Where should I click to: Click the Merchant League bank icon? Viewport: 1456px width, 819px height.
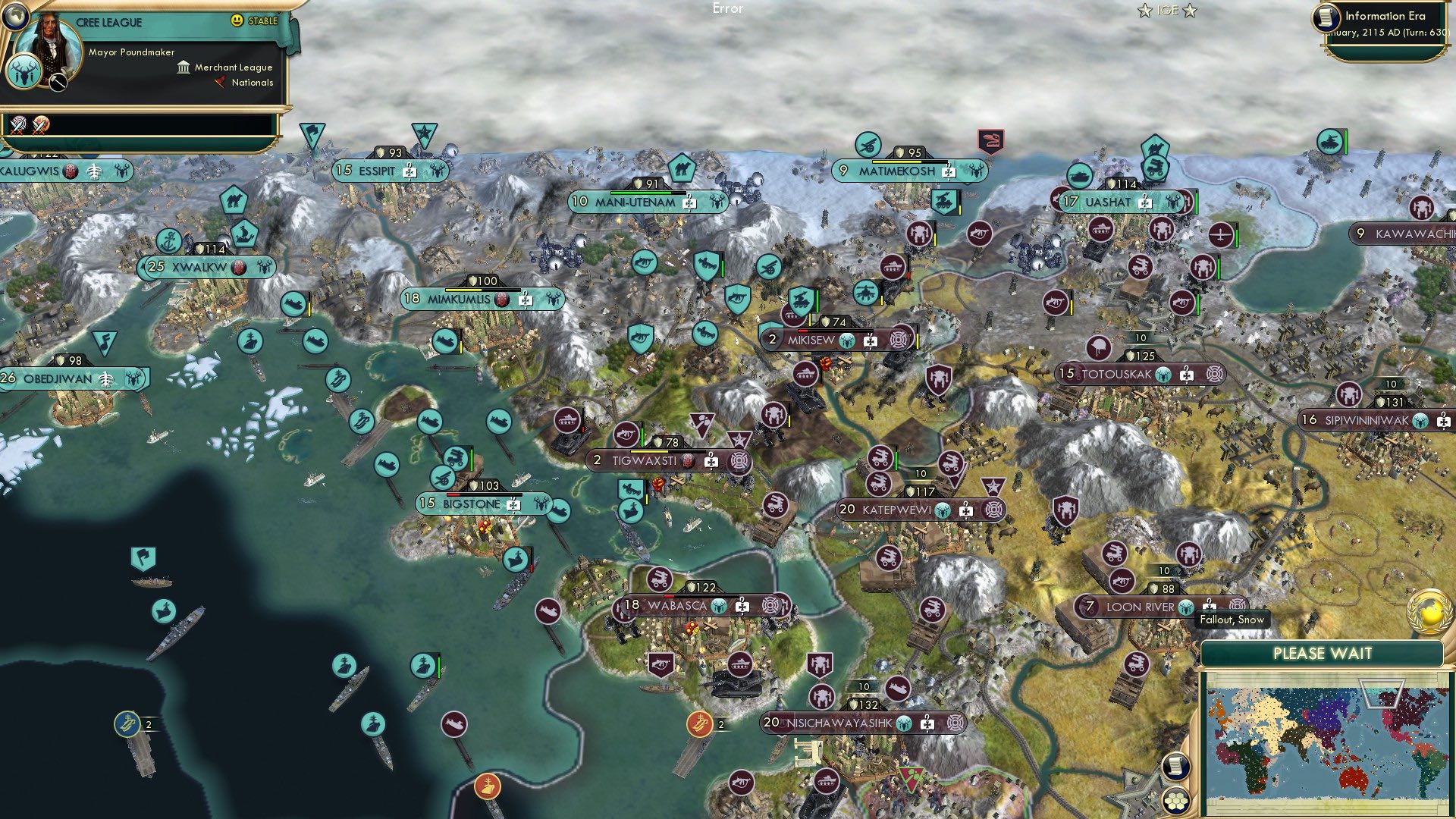(183, 67)
